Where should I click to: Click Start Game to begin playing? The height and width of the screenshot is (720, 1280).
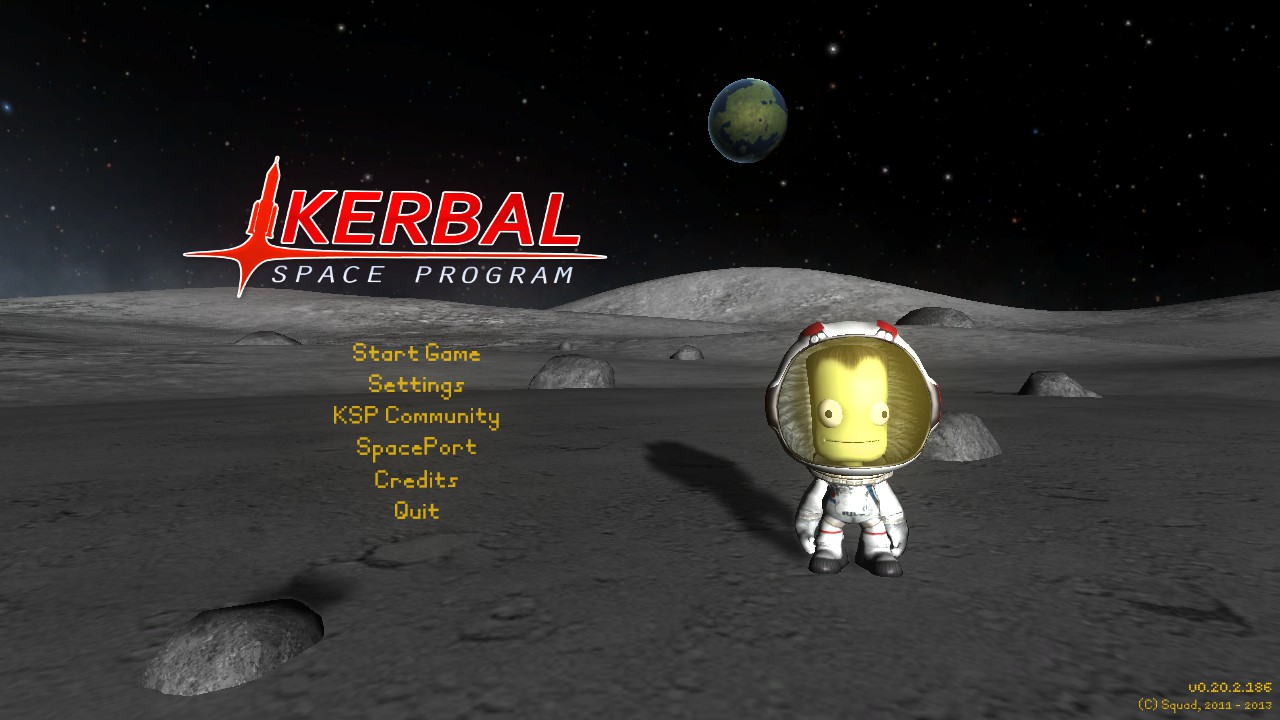click(416, 353)
